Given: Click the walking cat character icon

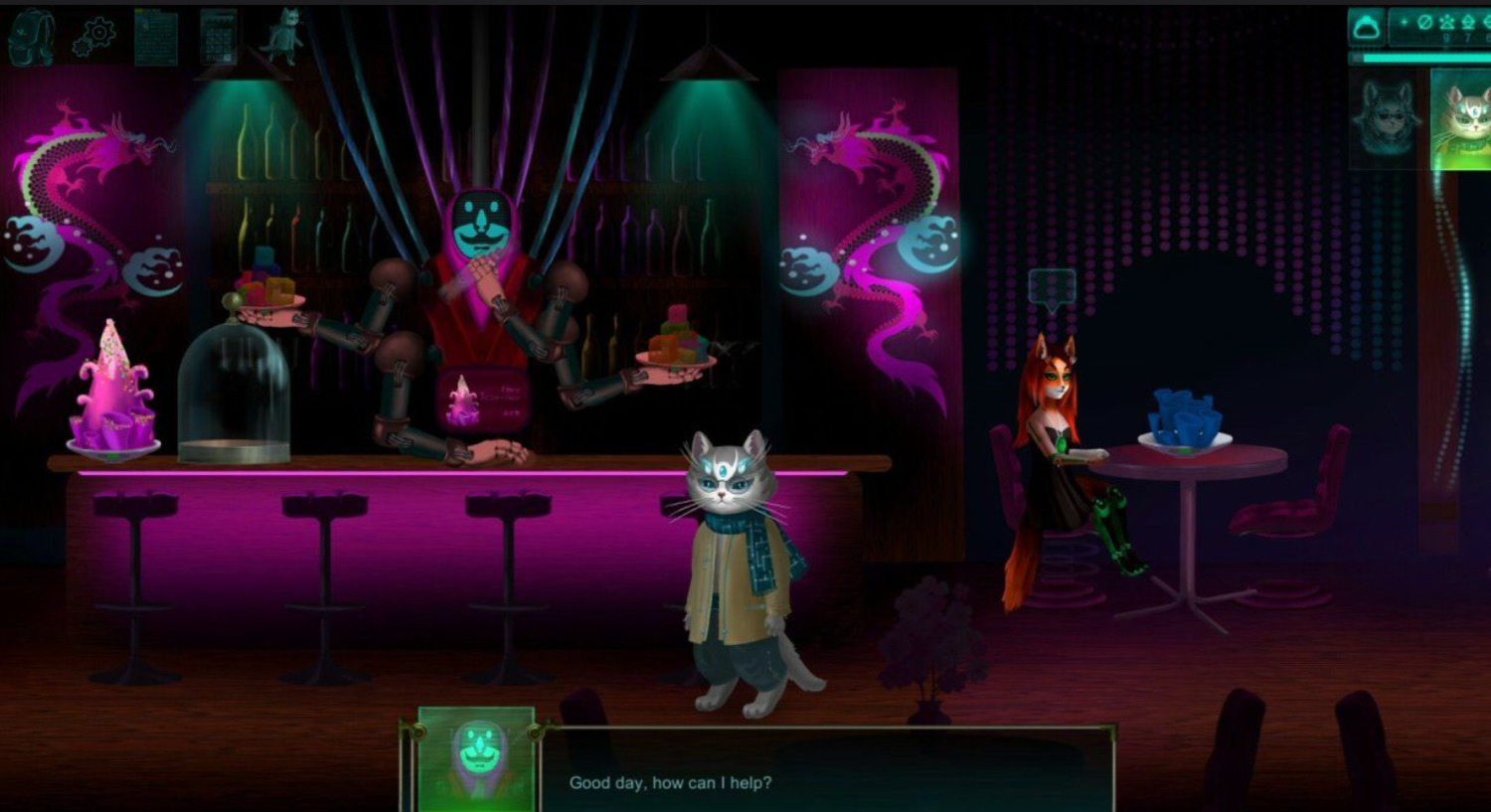Looking at the screenshot, I should (x=281, y=36).
